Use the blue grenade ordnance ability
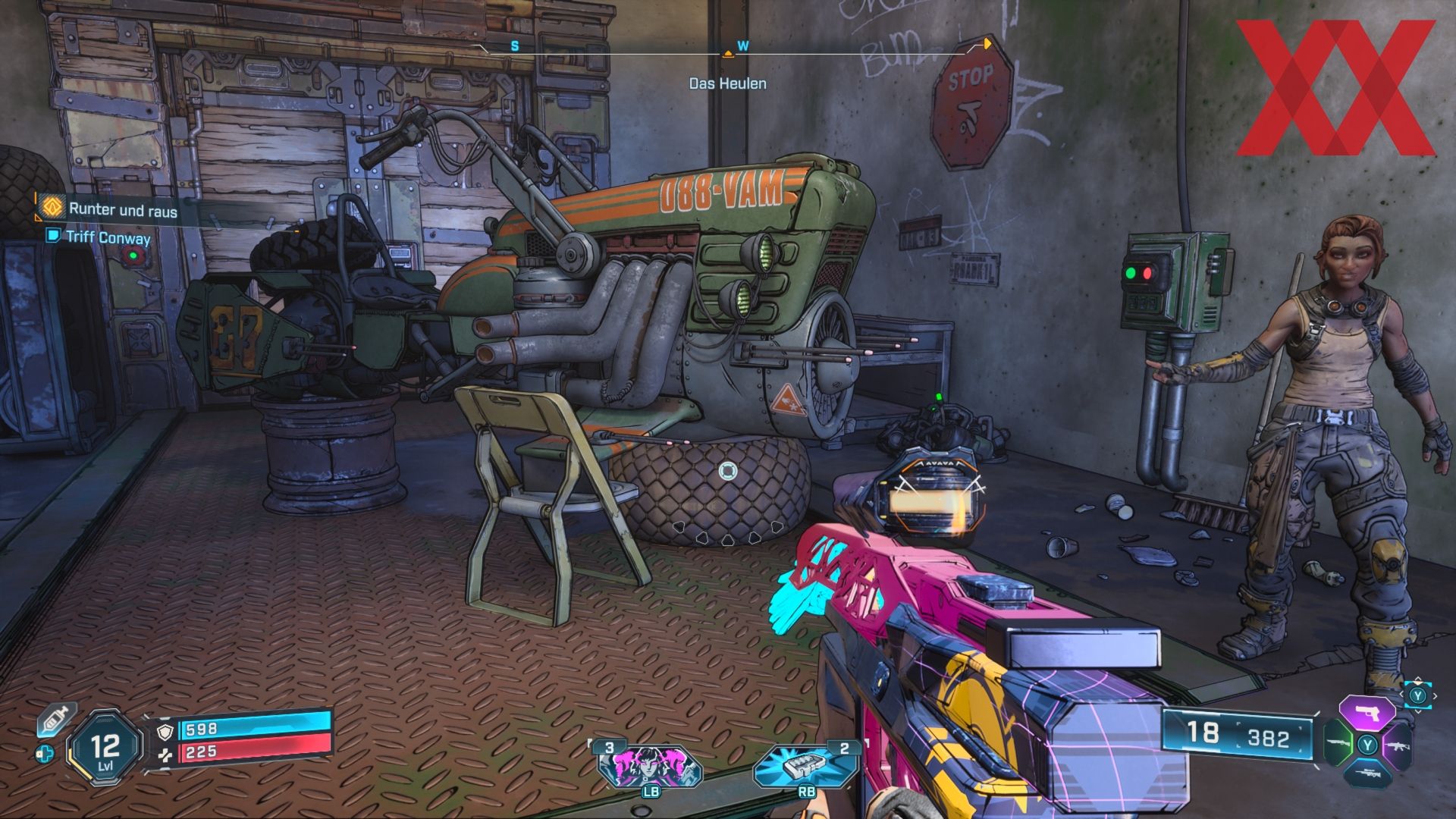The image size is (1456, 819). click(x=806, y=766)
